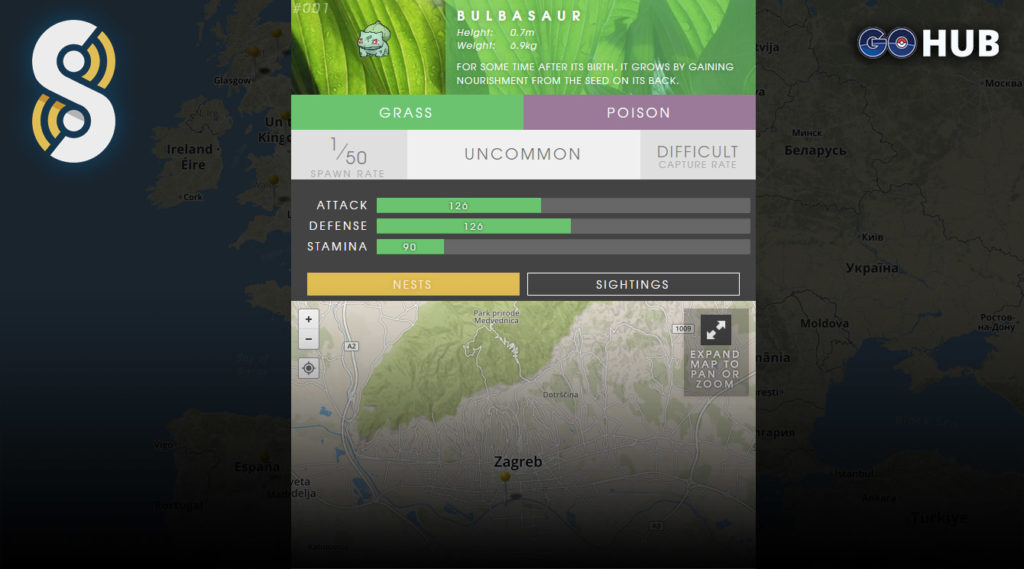Select the Zagreb nest pin marker
The height and width of the screenshot is (569, 1024).
pos(505,478)
